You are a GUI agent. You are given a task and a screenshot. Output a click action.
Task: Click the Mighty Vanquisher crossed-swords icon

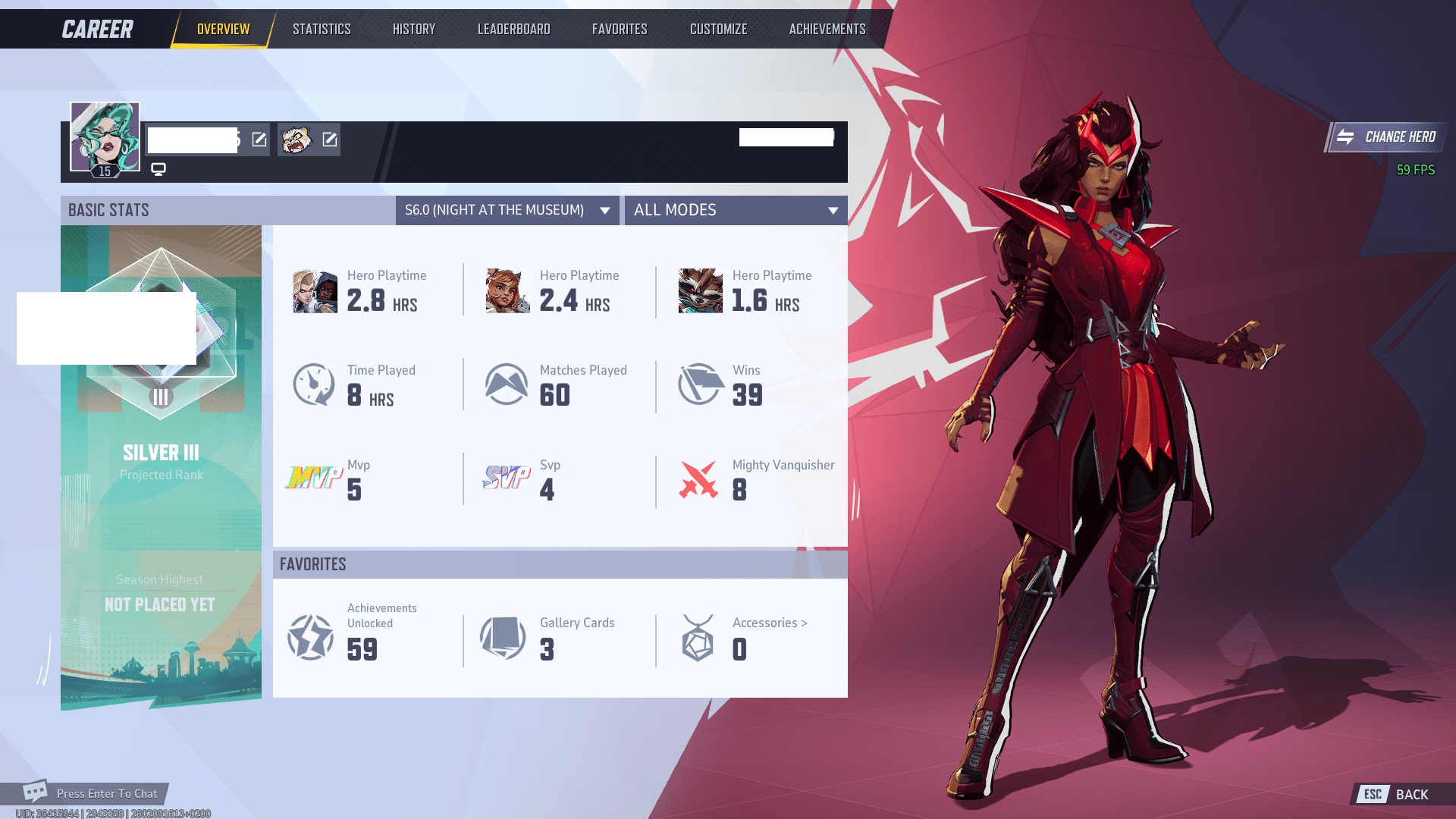699,479
